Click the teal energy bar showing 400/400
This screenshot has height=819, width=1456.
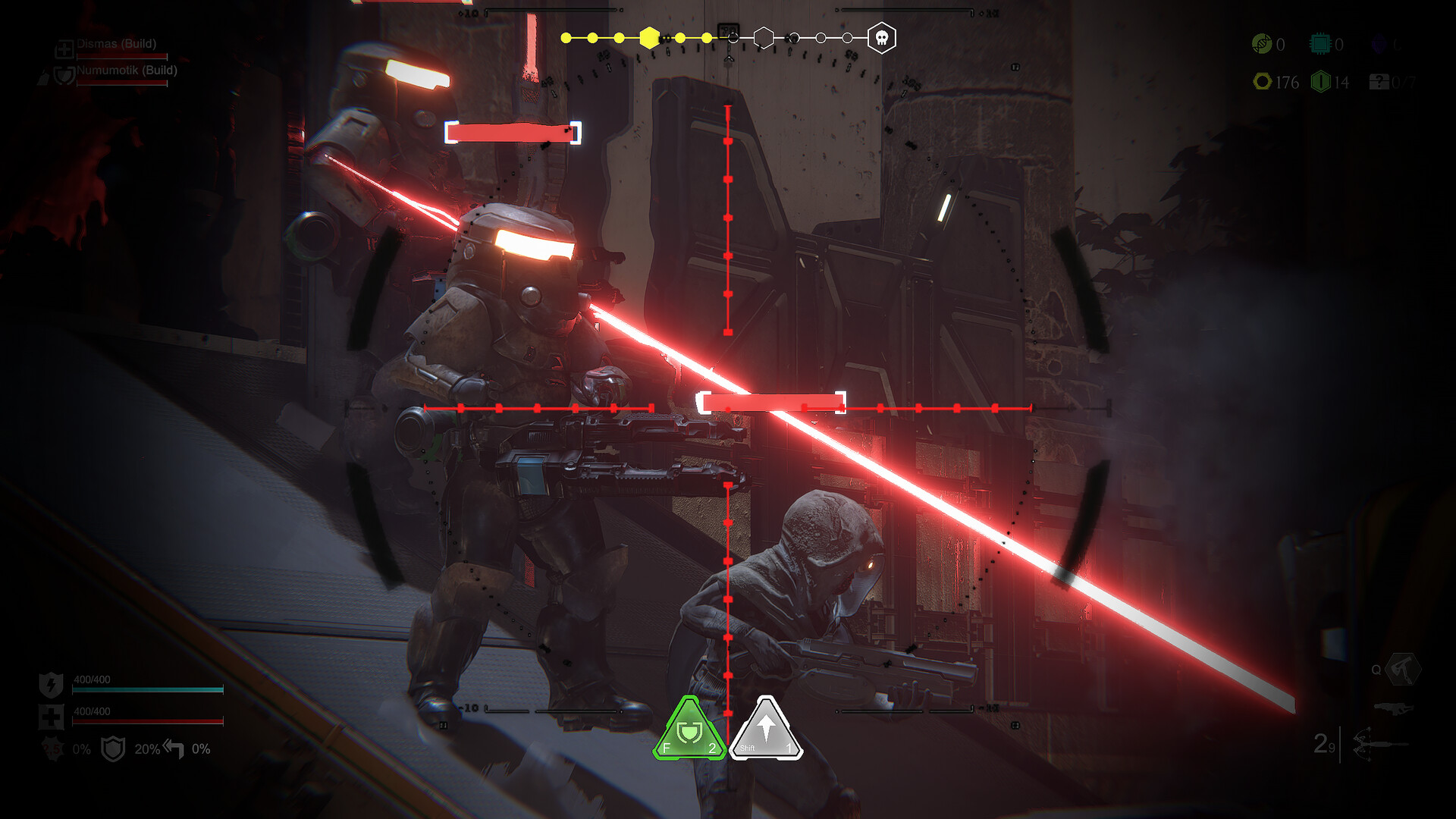coord(148,690)
